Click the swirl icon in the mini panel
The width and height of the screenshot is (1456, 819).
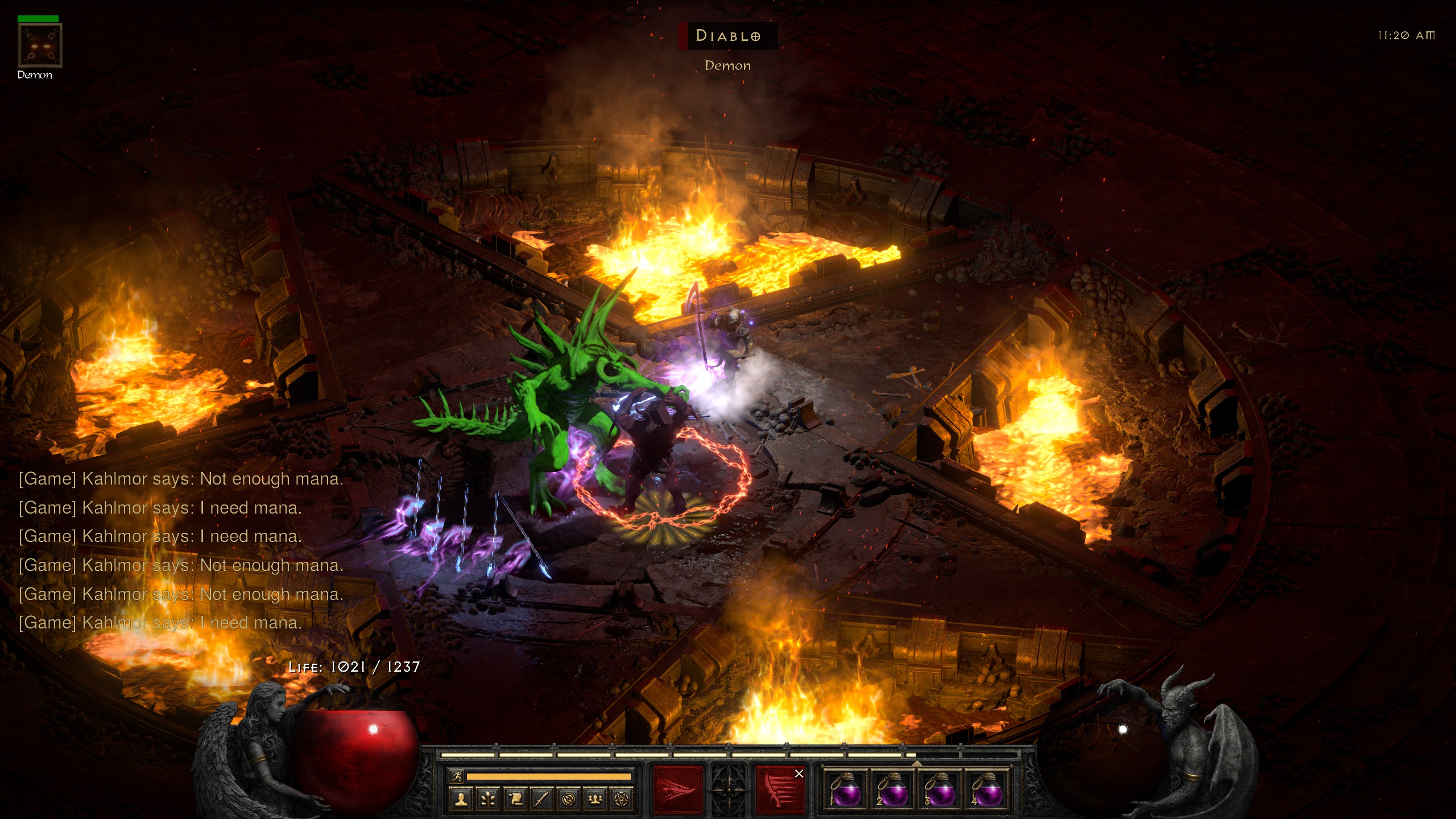(569, 799)
